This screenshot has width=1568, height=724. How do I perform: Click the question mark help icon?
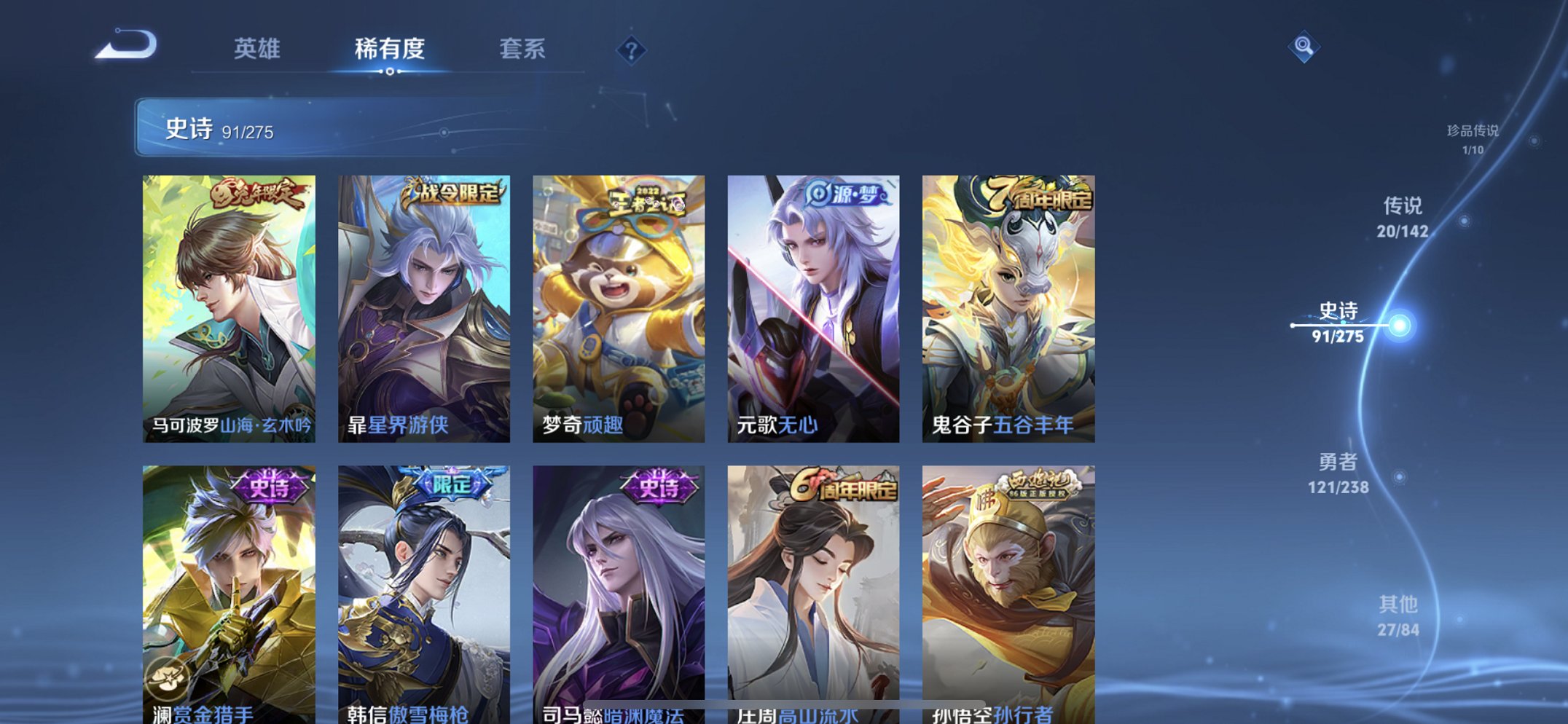632,50
